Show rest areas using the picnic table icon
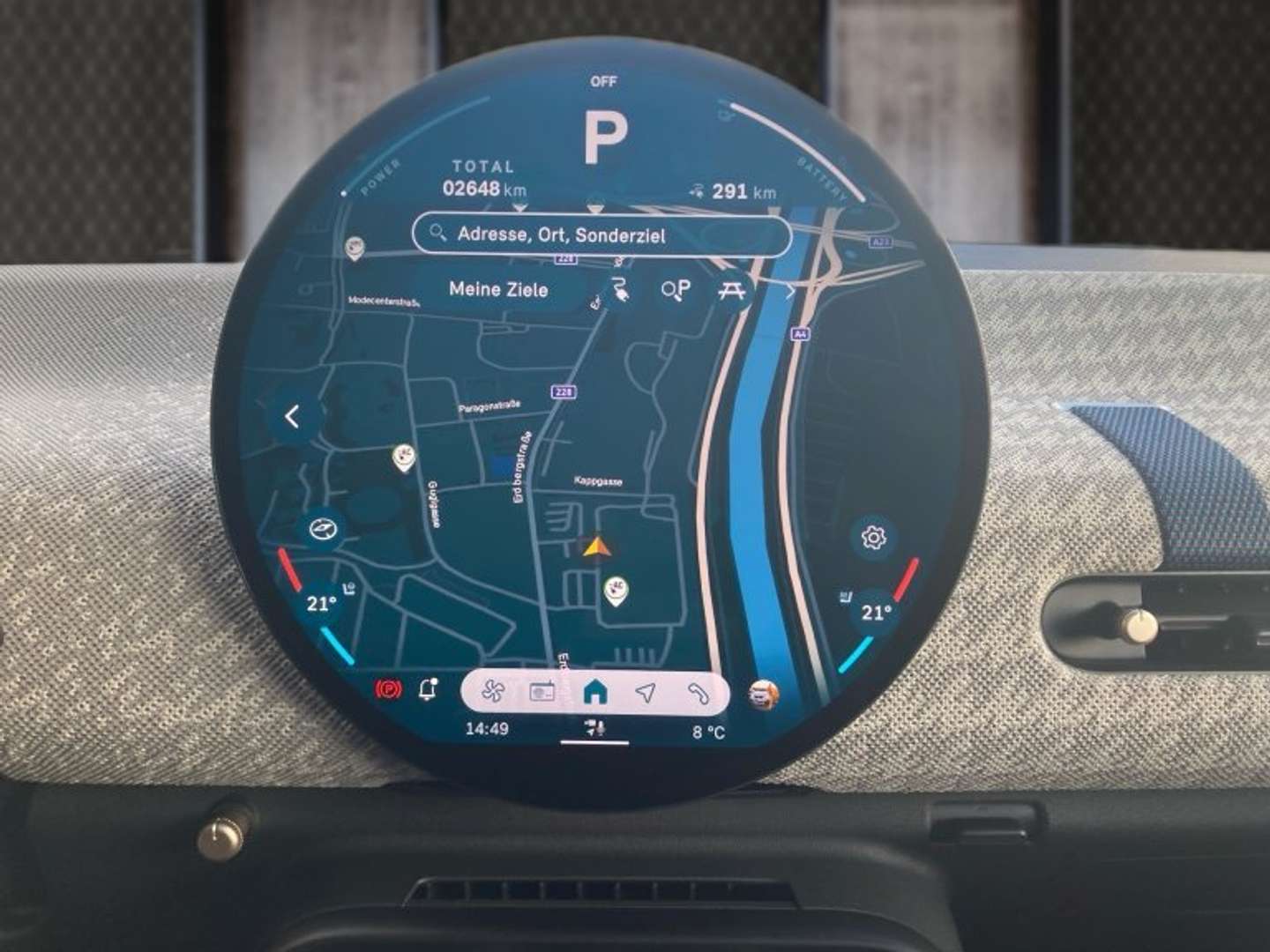The width and height of the screenshot is (1270, 952). [x=730, y=289]
